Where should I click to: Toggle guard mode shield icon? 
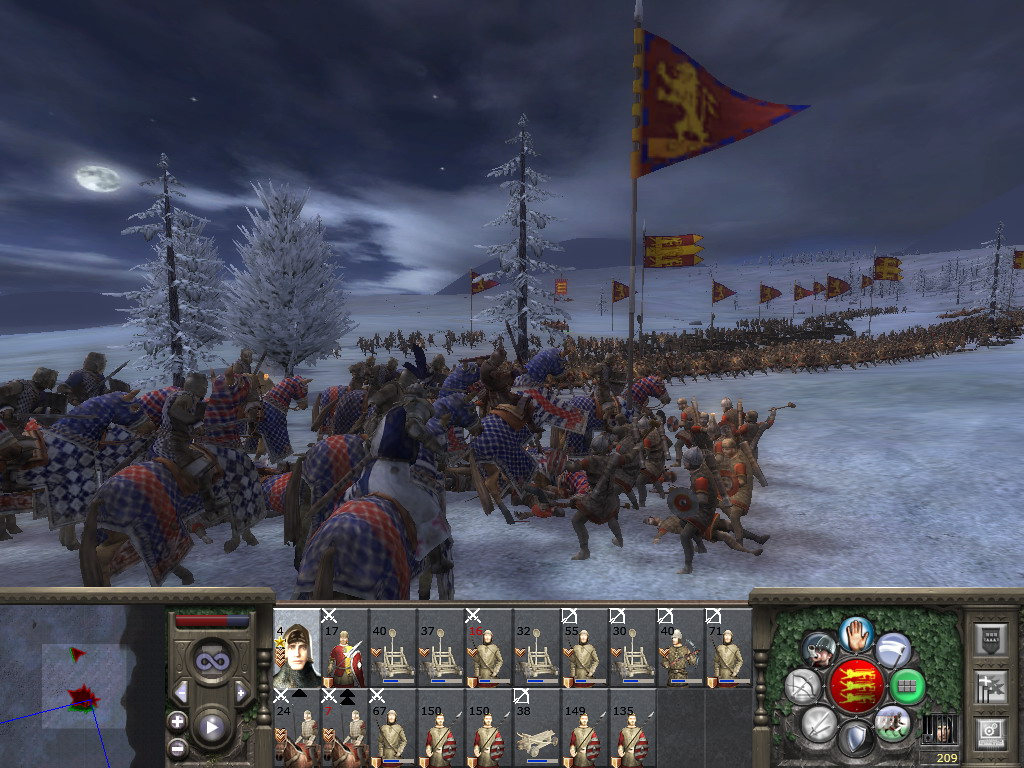click(x=856, y=738)
